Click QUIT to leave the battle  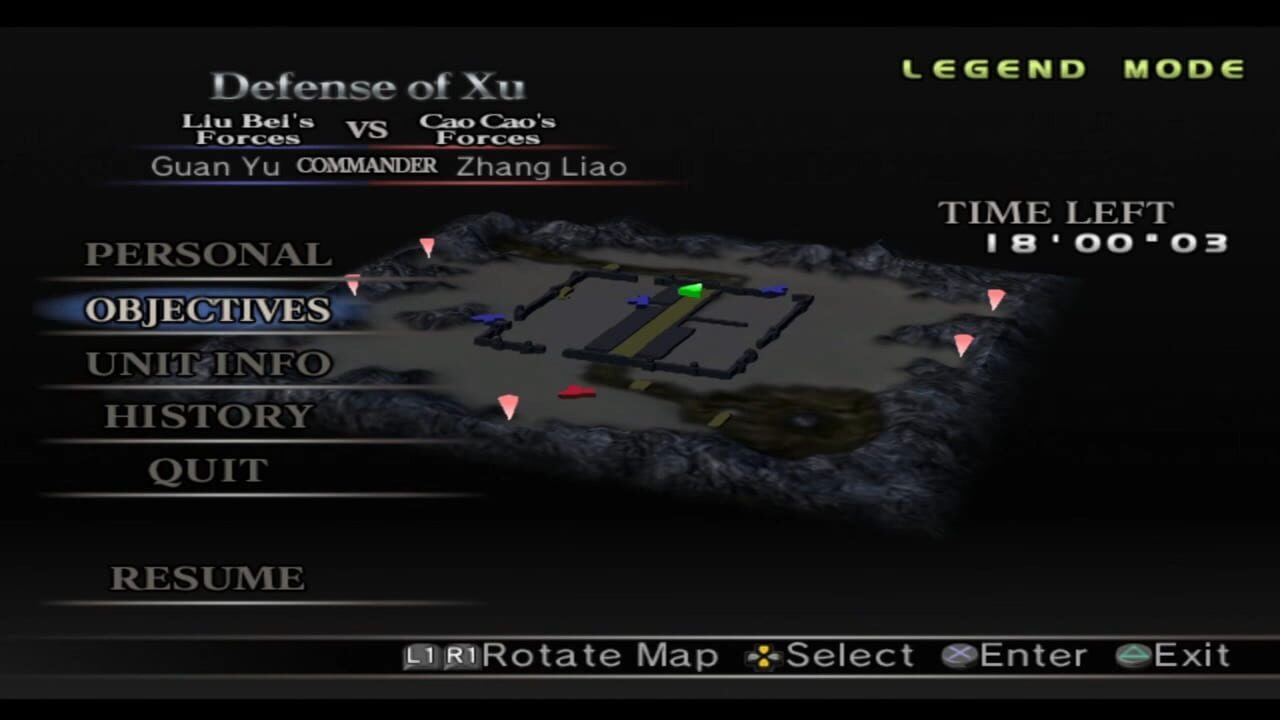point(208,469)
